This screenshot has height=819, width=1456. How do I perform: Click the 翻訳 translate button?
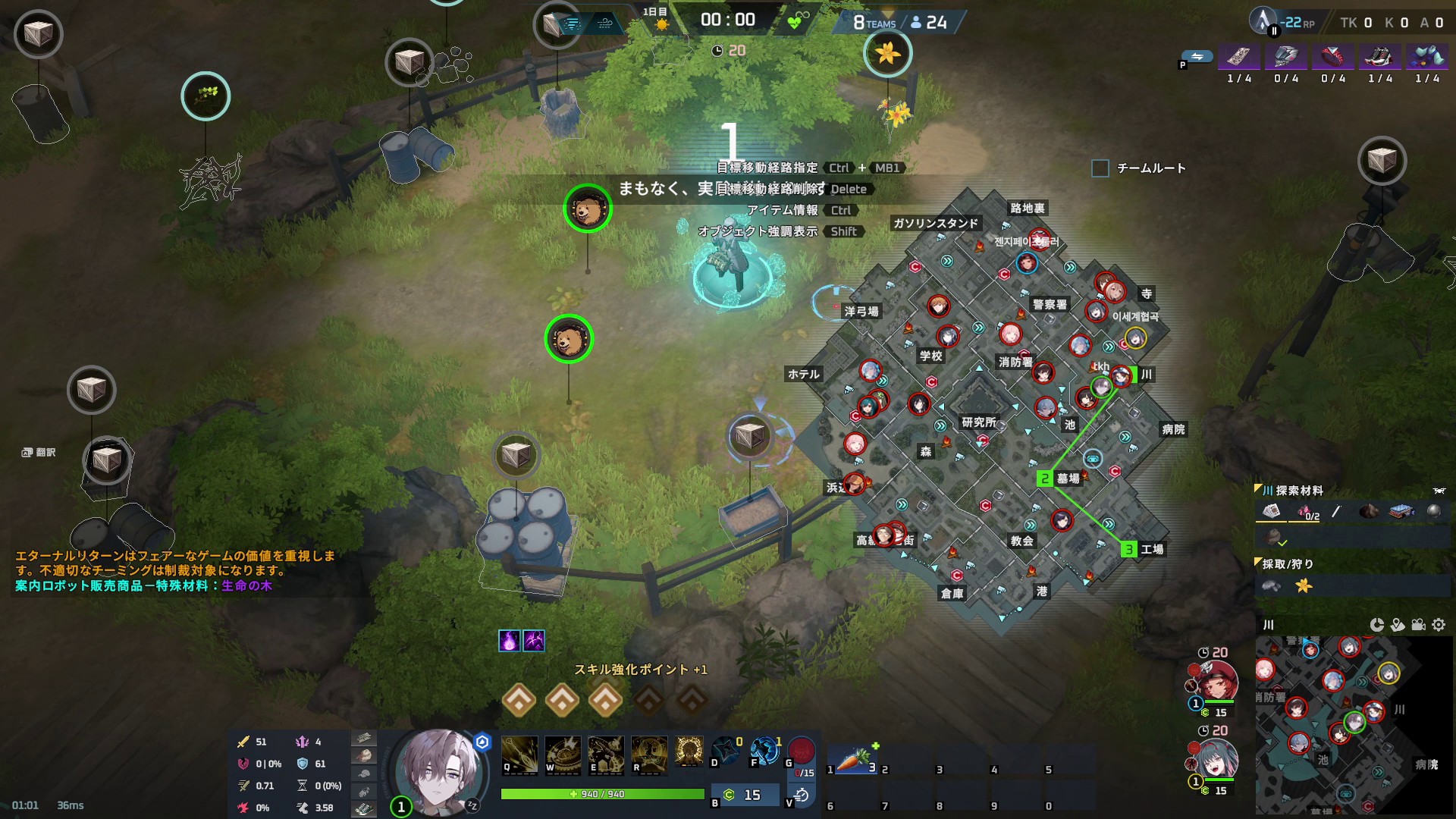pyautogui.click(x=39, y=453)
